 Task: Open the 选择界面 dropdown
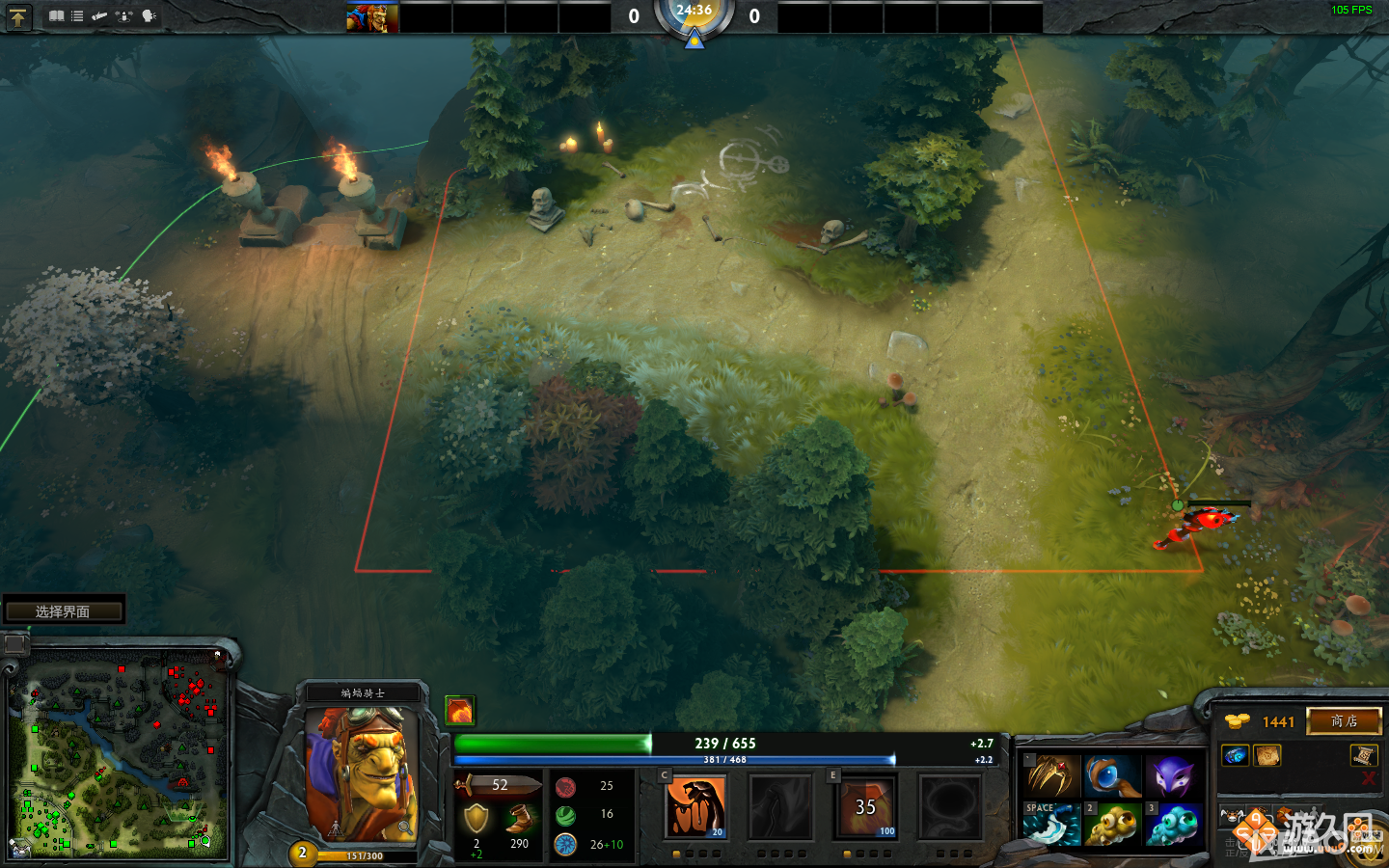(x=63, y=610)
